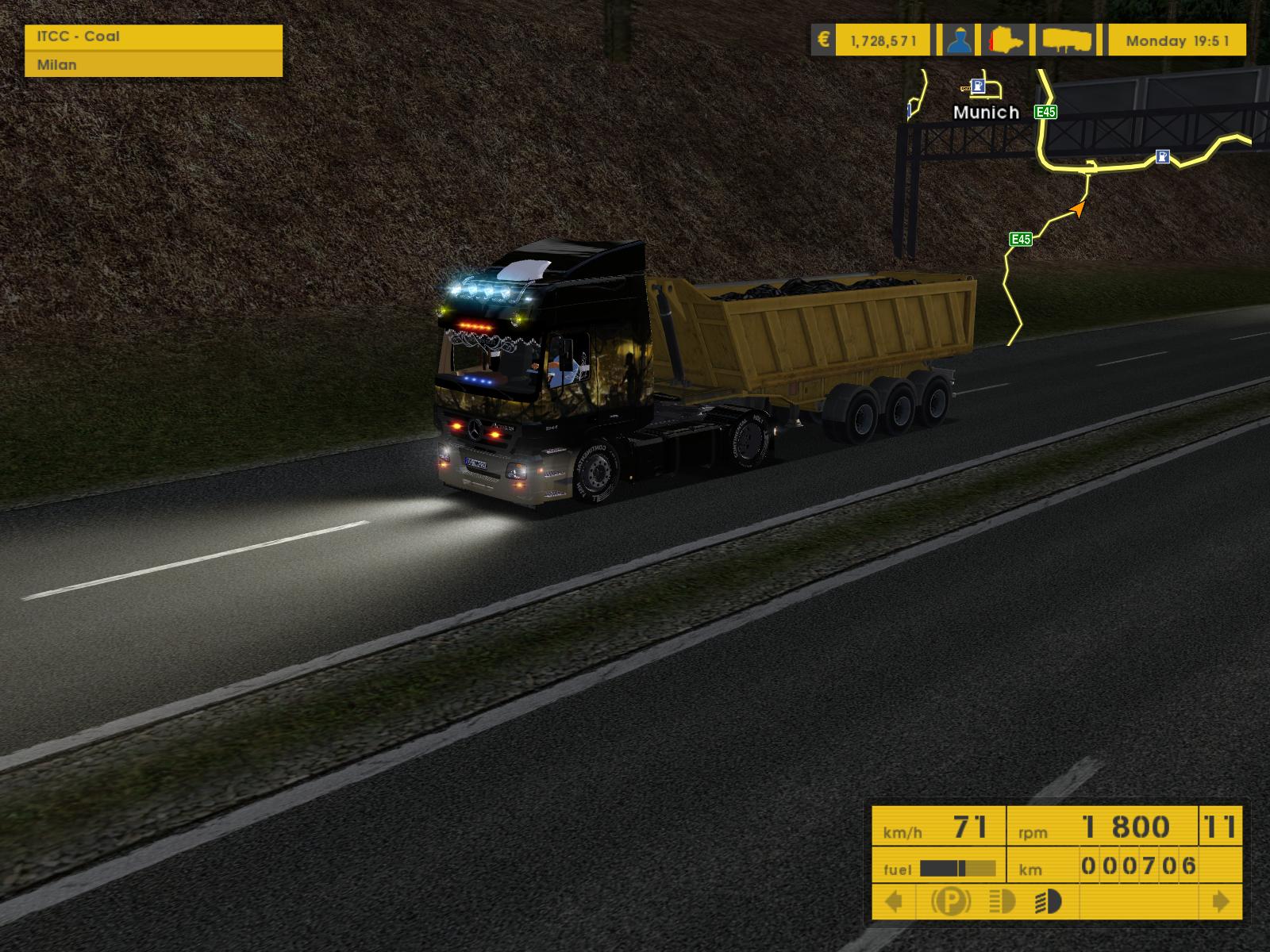Select the truck damage status icon

[1007, 40]
